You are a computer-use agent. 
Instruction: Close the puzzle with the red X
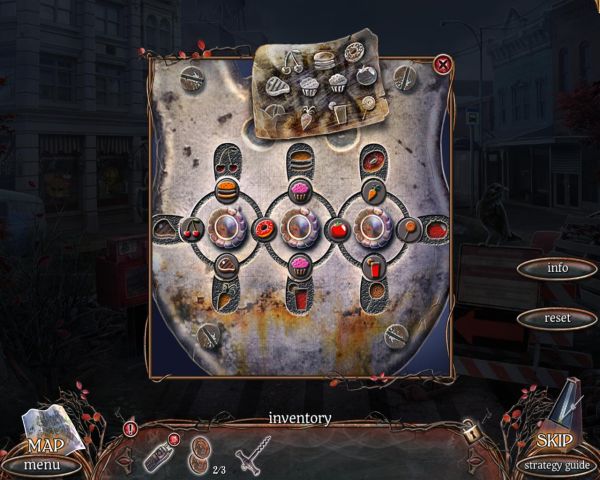443,65
